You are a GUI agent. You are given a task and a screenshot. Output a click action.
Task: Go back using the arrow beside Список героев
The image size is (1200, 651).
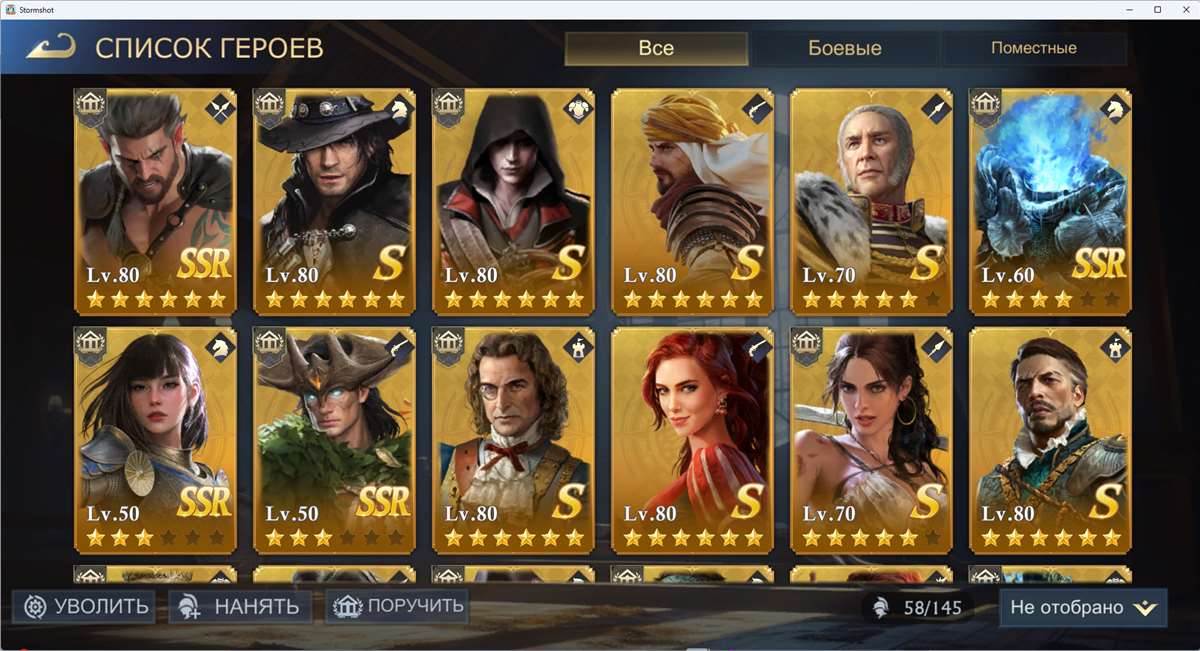(52, 47)
